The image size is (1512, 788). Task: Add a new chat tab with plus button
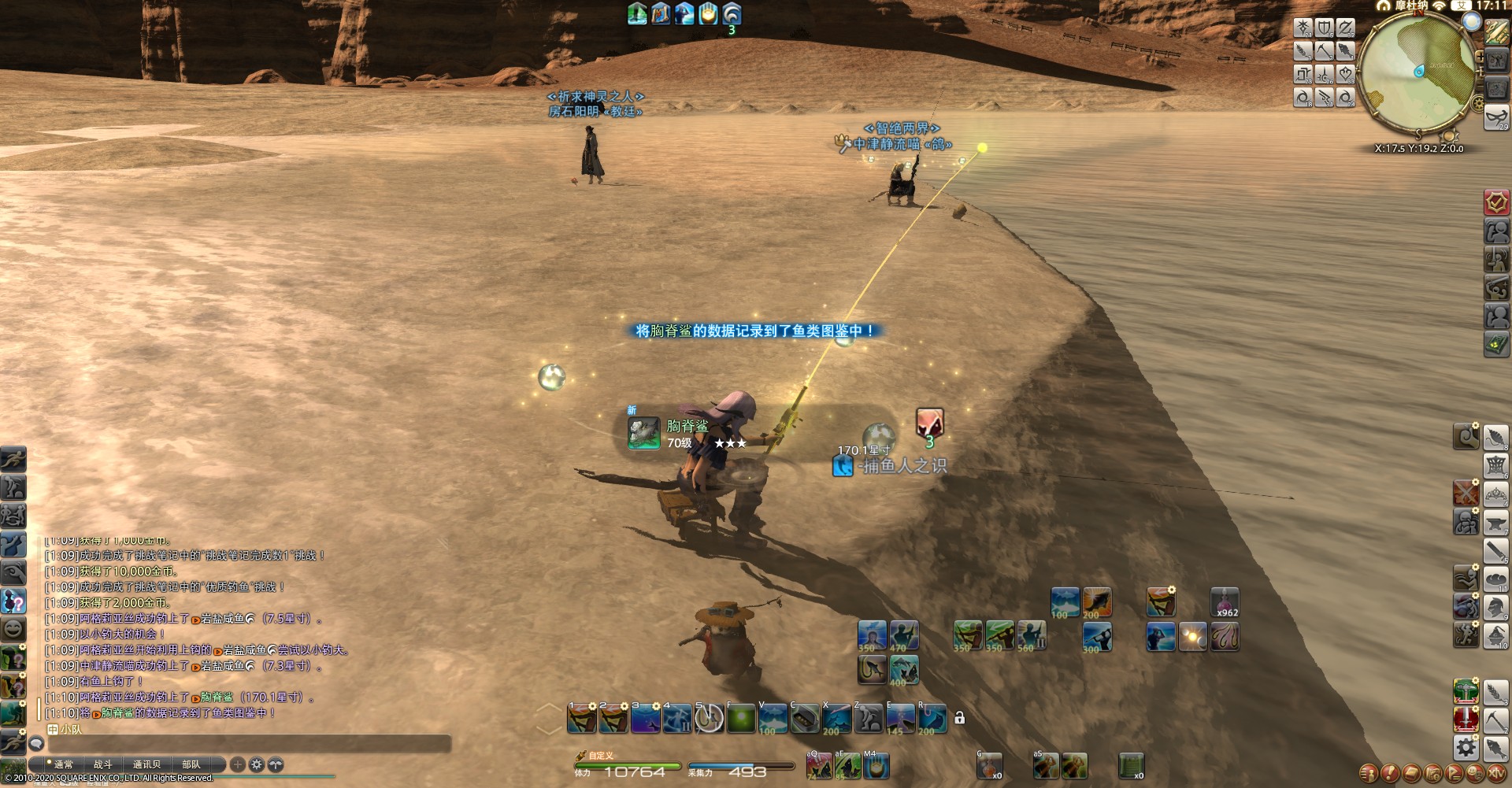pyautogui.click(x=238, y=764)
